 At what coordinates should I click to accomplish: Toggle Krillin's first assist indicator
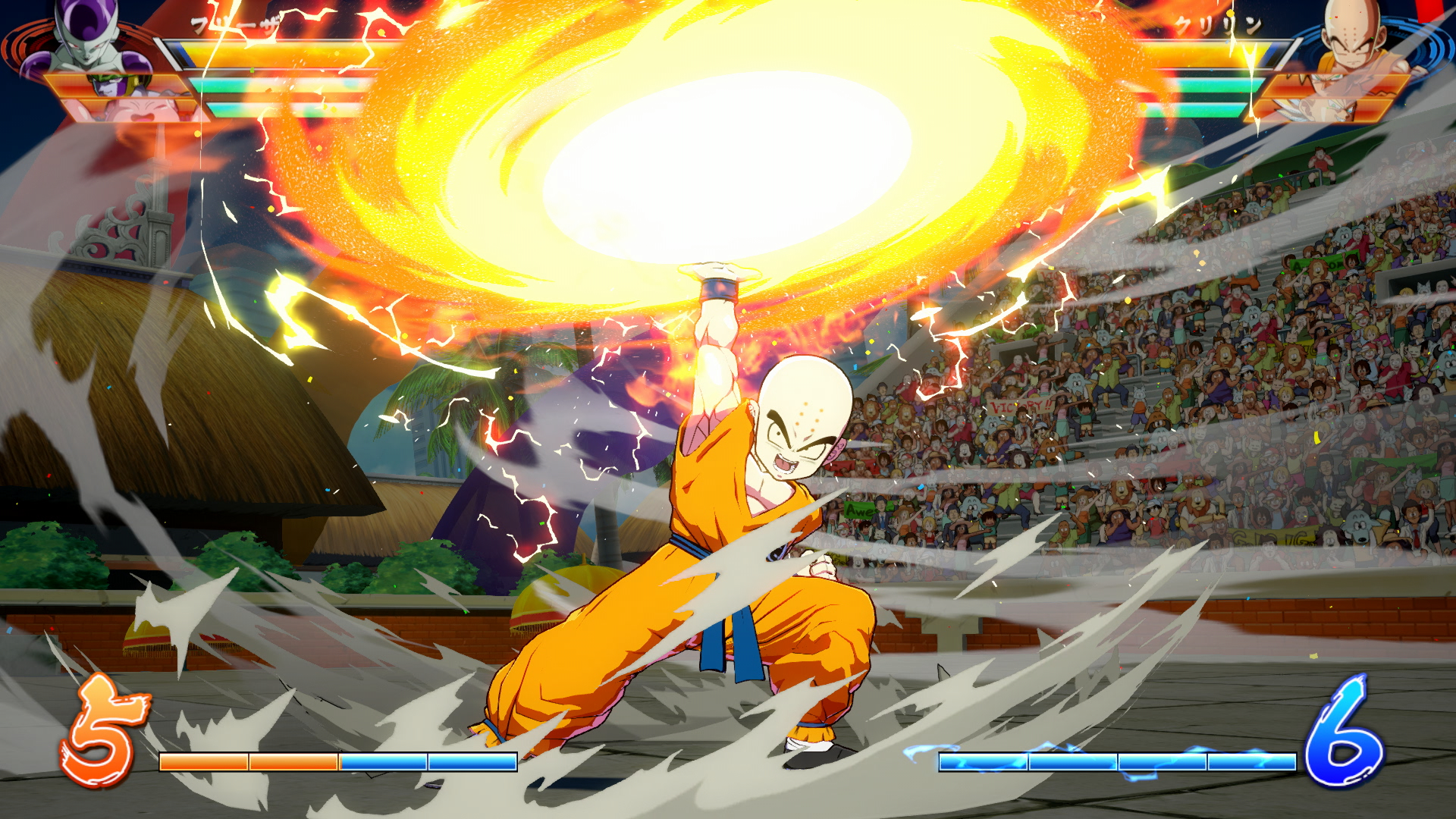click(1206, 86)
